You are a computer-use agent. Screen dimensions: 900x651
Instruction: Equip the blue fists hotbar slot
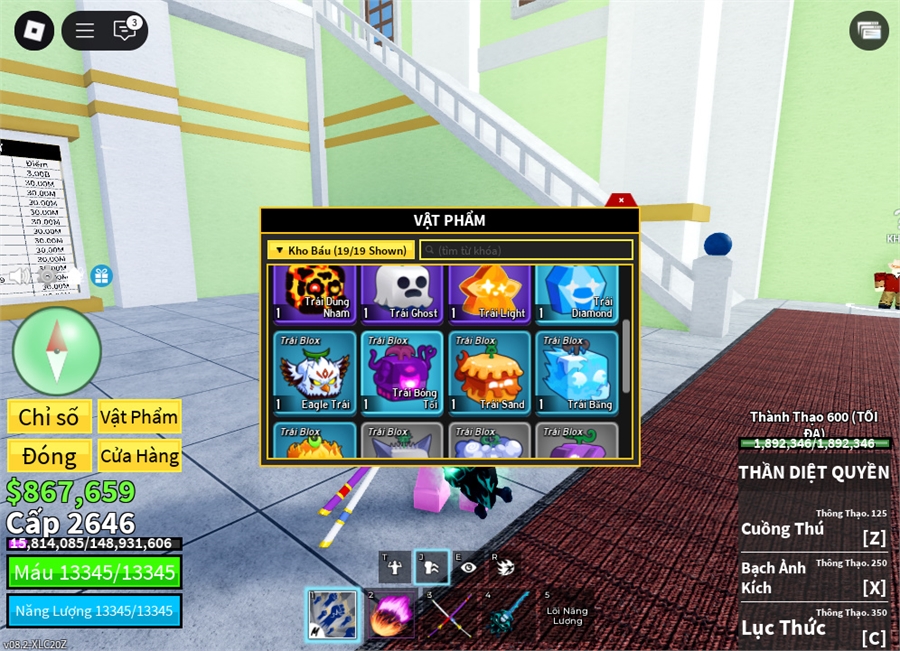(x=330, y=613)
